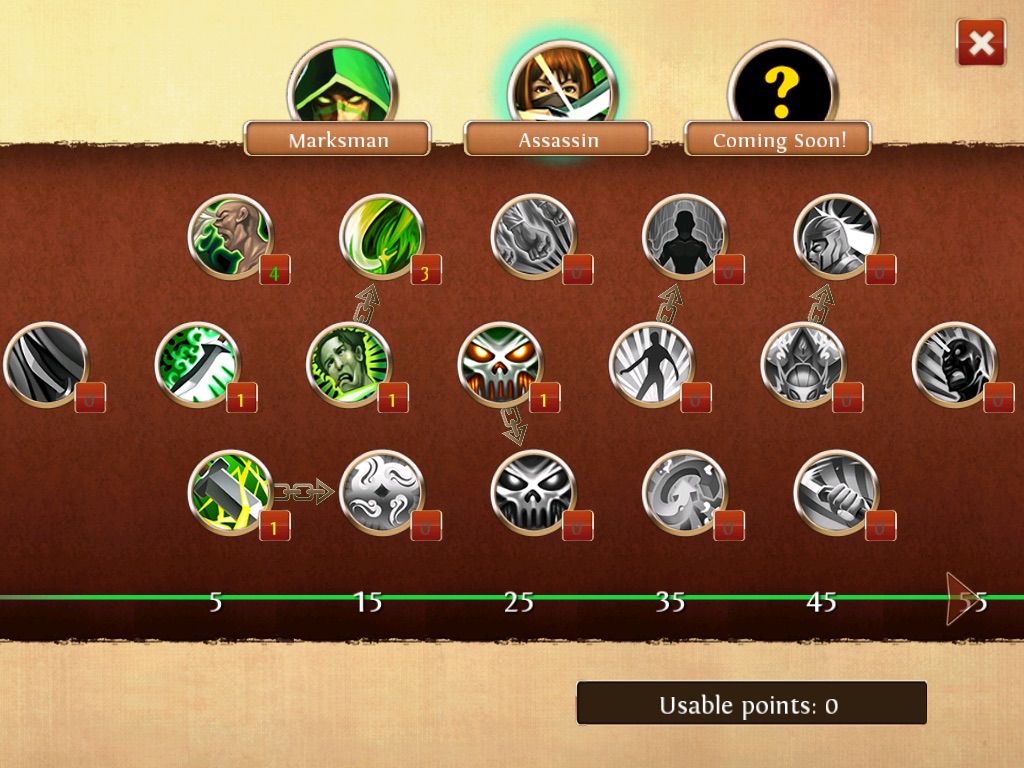Pick the locked hand gripping hilt skill
The height and width of the screenshot is (768, 1024).
[836, 492]
